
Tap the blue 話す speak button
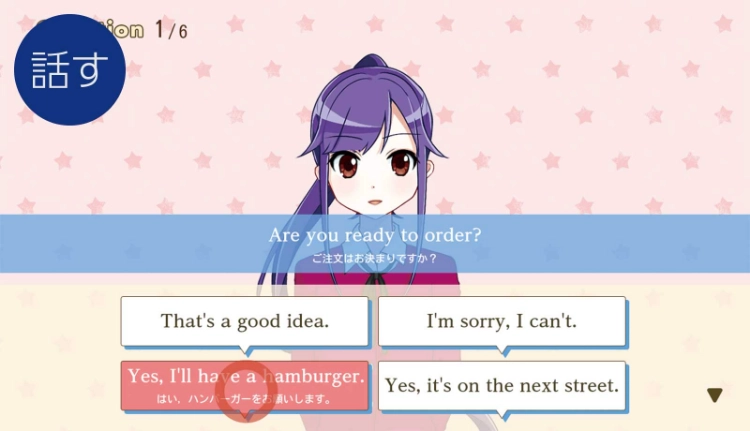[70, 70]
